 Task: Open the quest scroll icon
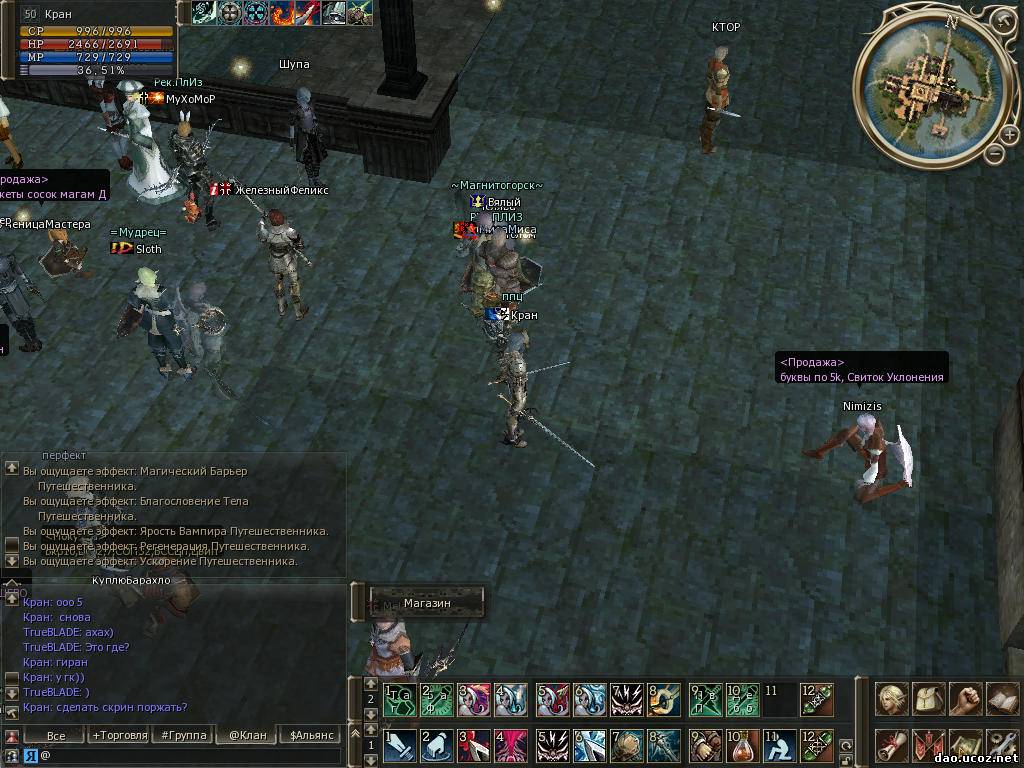click(892, 745)
